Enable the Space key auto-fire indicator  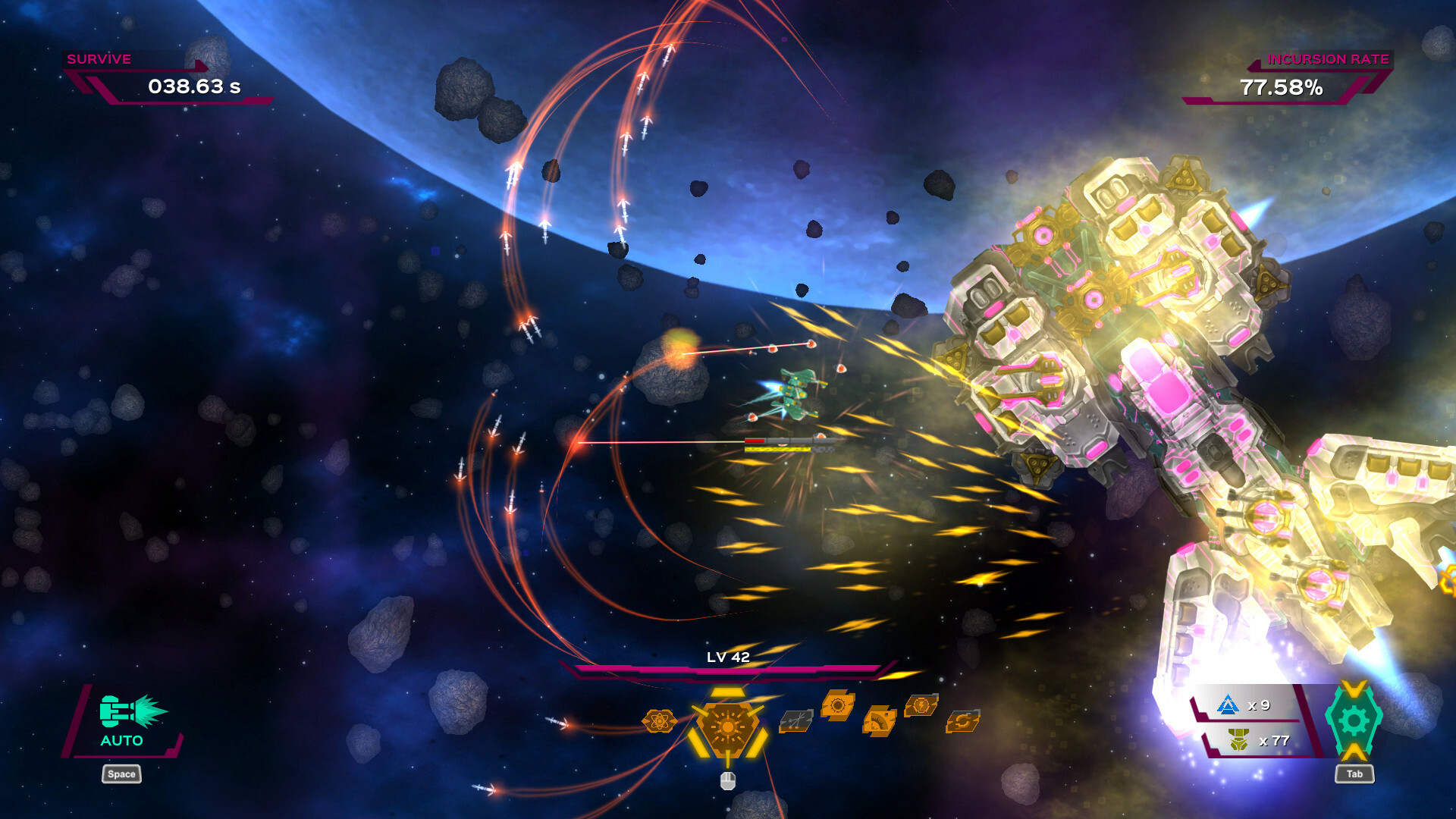[x=121, y=774]
